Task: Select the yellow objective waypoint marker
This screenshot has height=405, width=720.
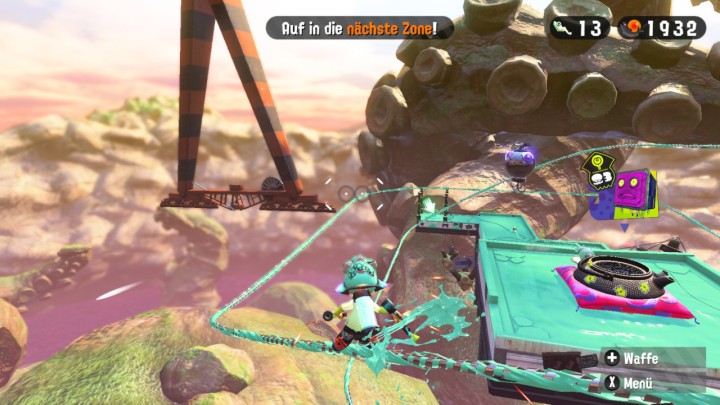Action: pyautogui.click(x=599, y=172)
